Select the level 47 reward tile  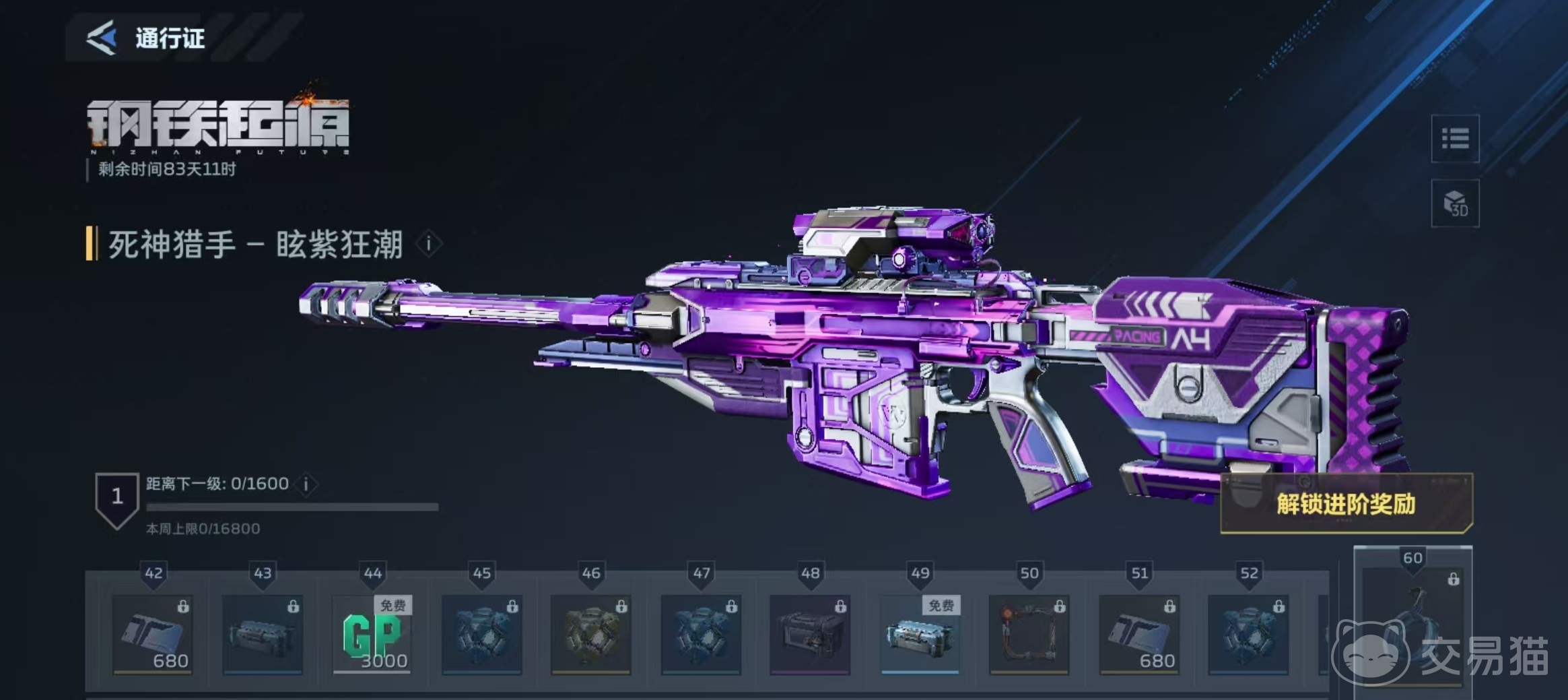click(701, 634)
